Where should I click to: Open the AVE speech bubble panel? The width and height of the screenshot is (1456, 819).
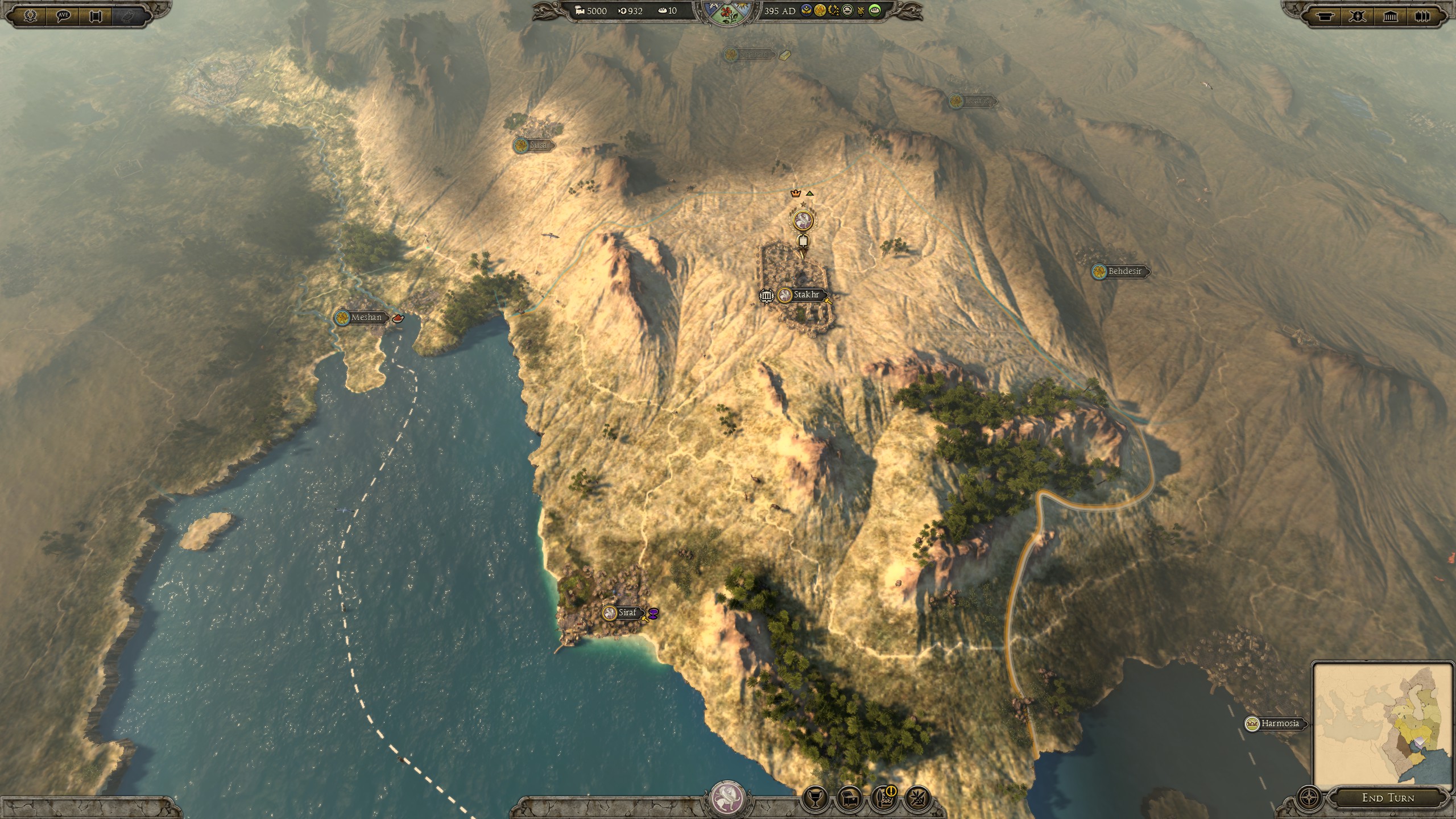pos(63,16)
